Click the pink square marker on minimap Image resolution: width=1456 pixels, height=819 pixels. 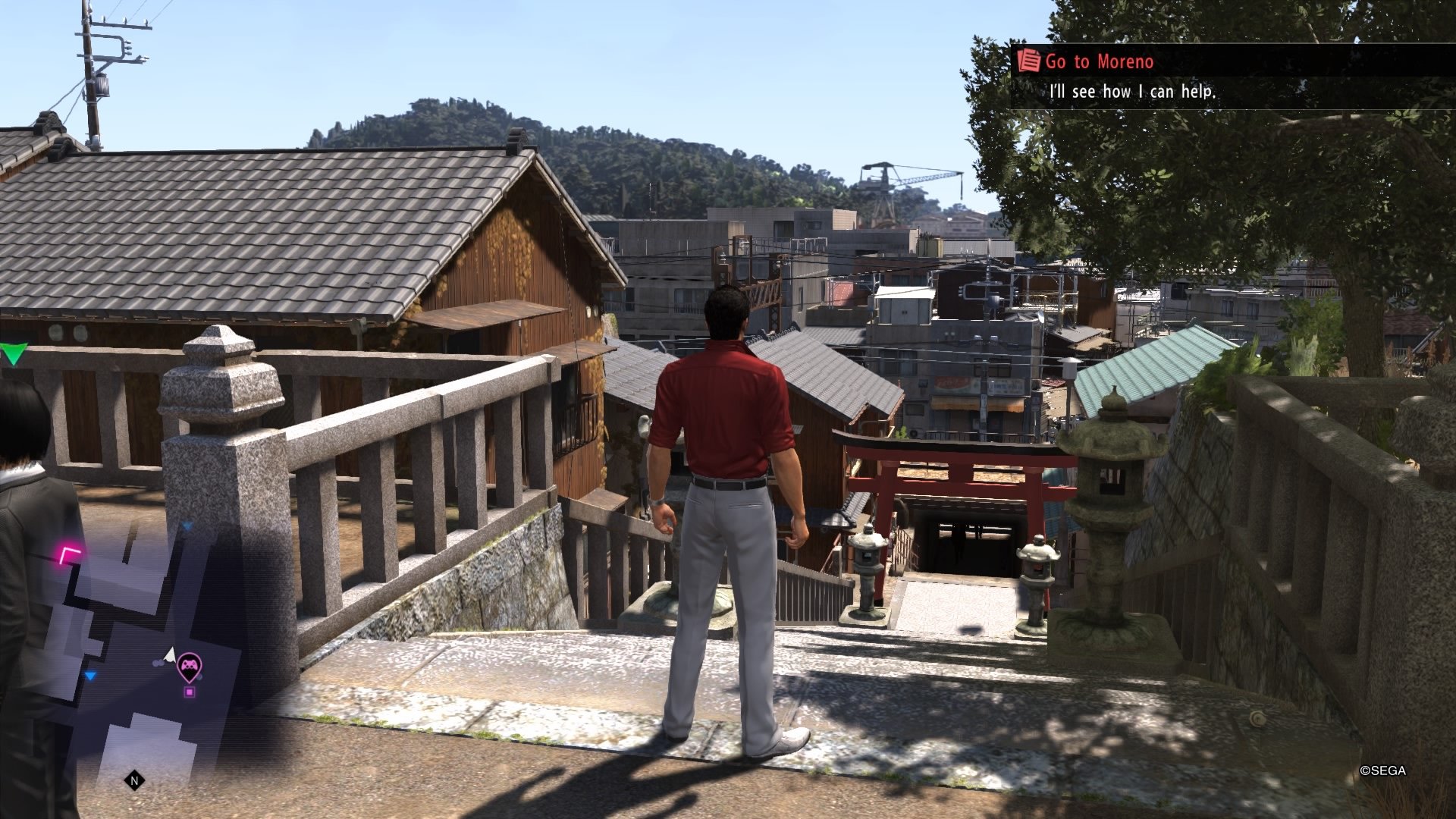(x=190, y=691)
